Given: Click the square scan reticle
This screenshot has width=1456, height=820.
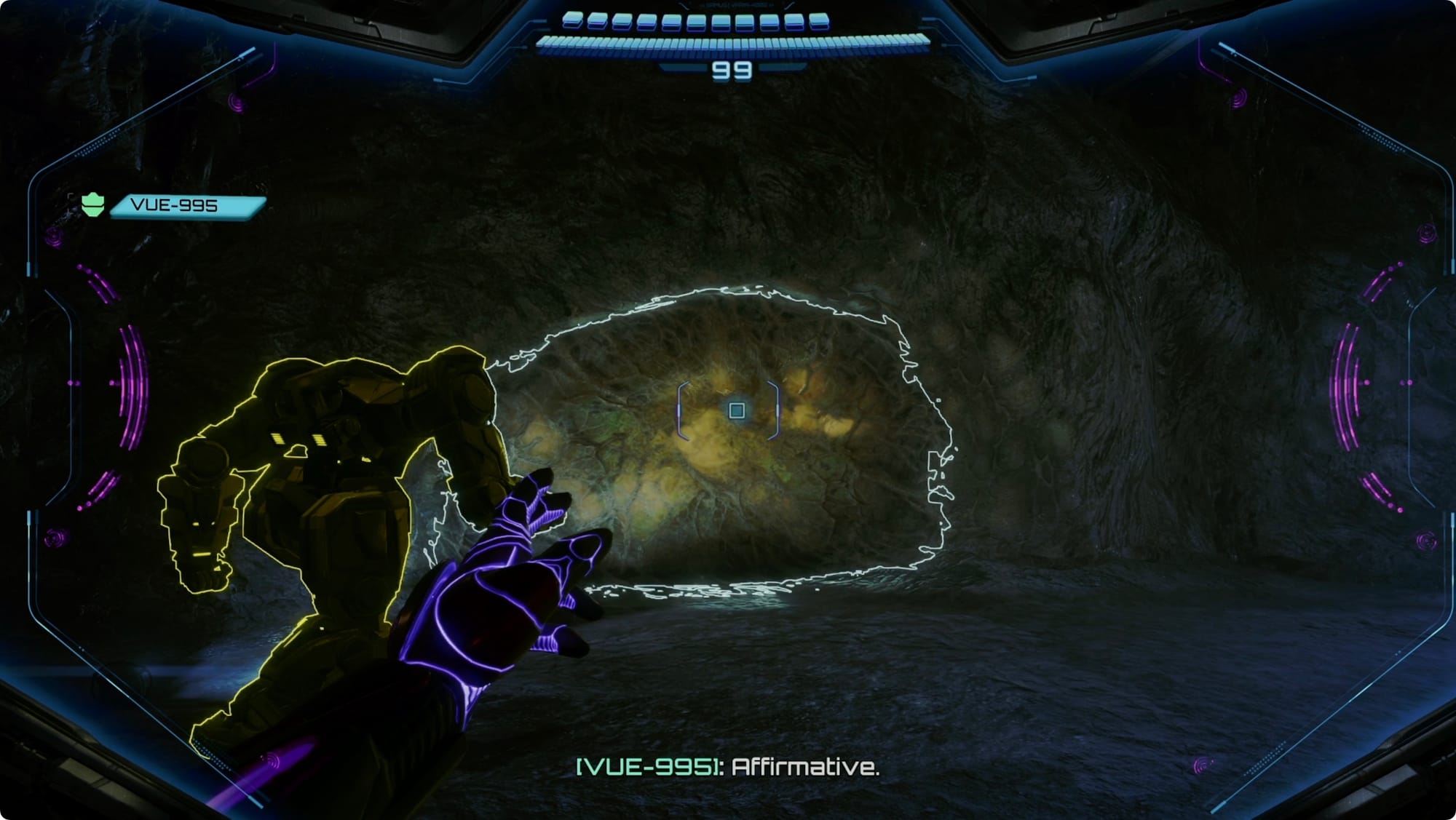Looking at the screenshot, I should [736, 411].
